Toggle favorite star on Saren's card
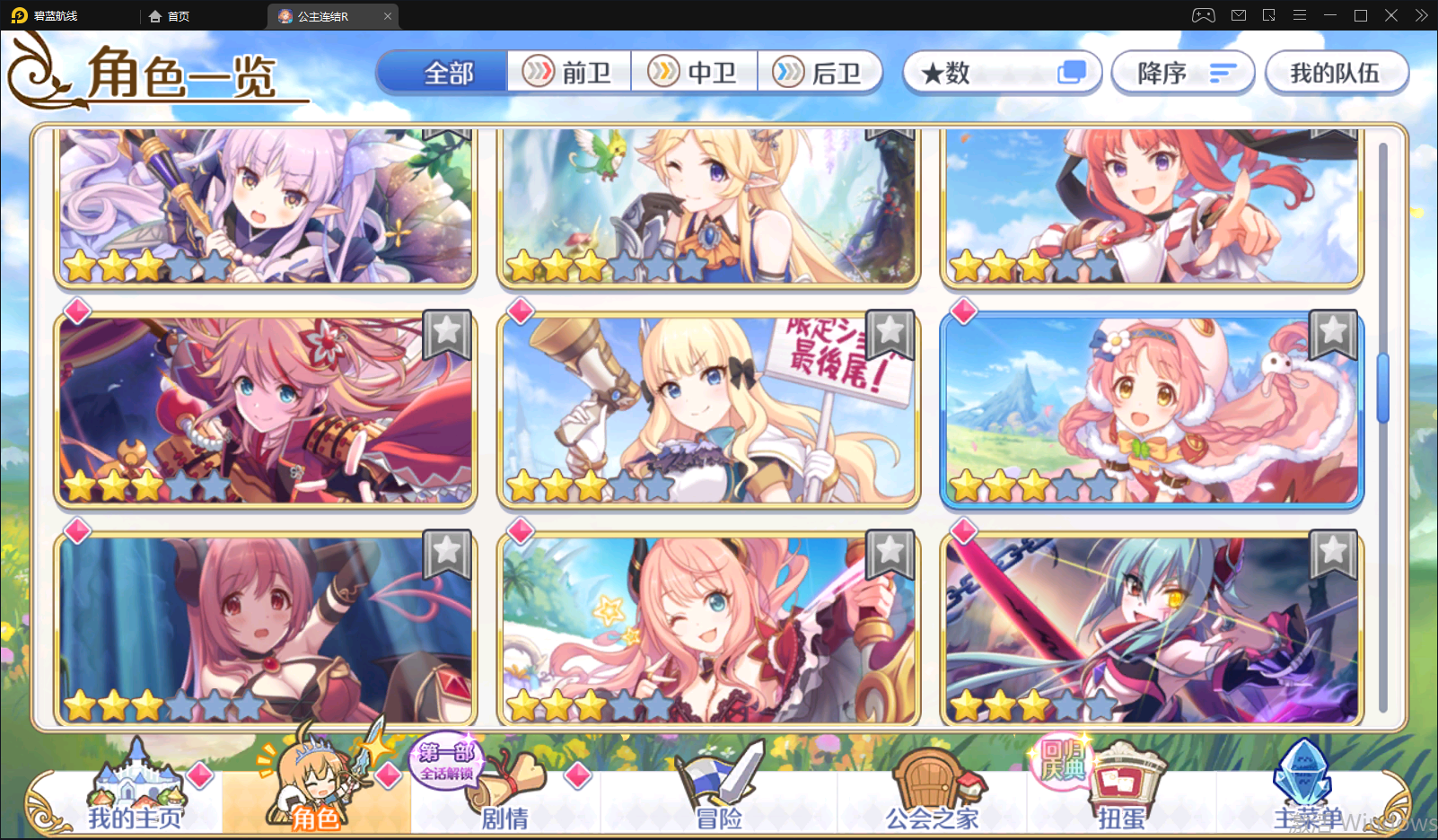 point(890,334)
